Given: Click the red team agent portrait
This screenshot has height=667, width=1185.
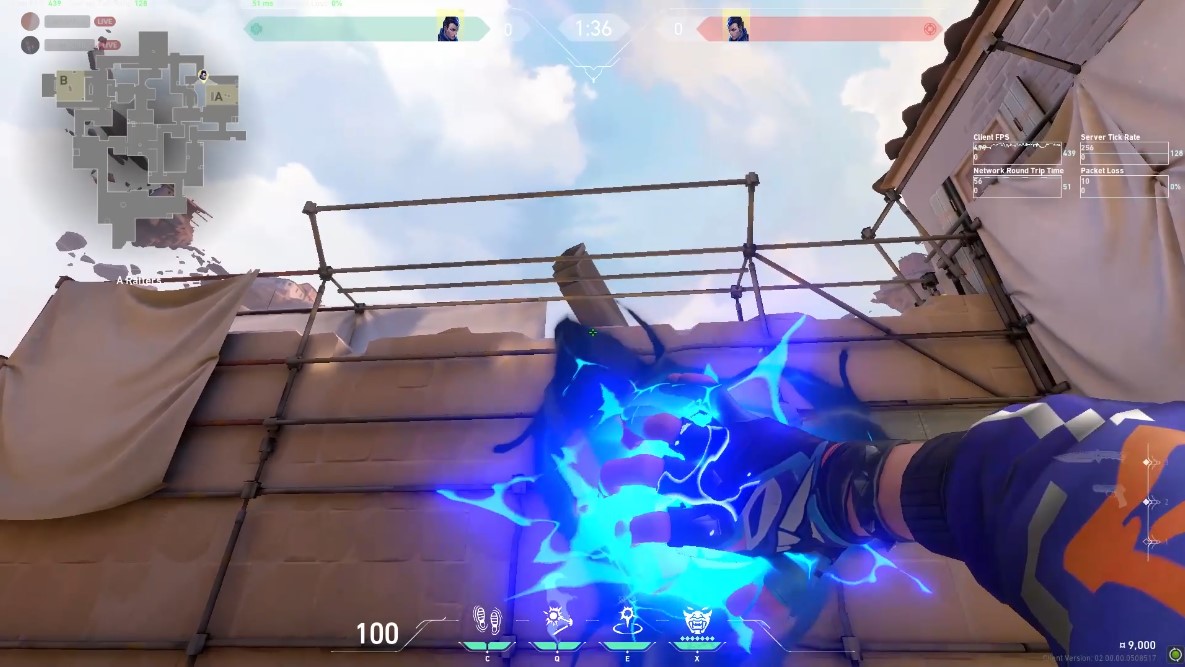Looking at the screenshot, I should pos(736,28).
